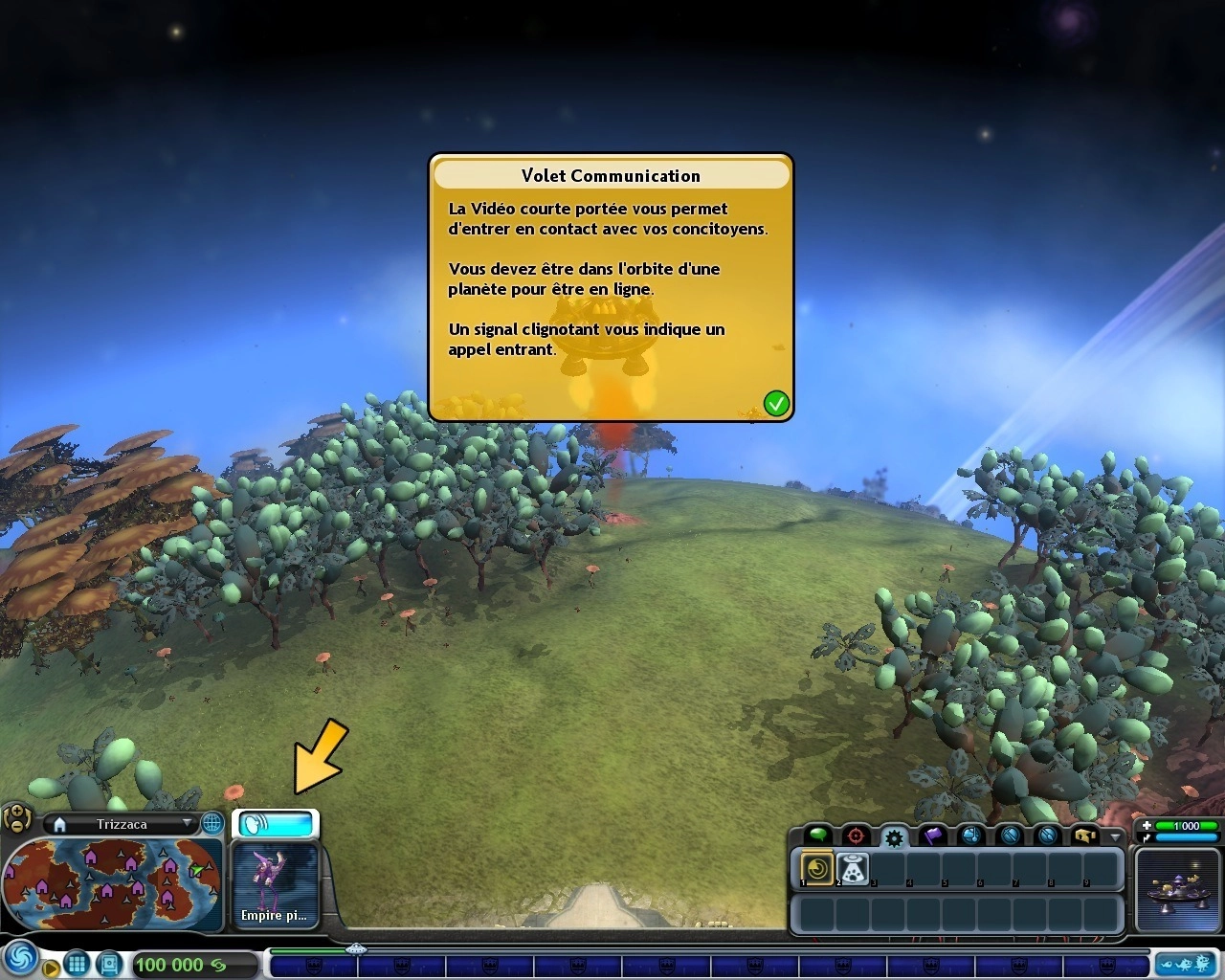Use the minimap zoom plus/minus control
Viewport: 1225px width, 980px height.
[x=16, y=818]
